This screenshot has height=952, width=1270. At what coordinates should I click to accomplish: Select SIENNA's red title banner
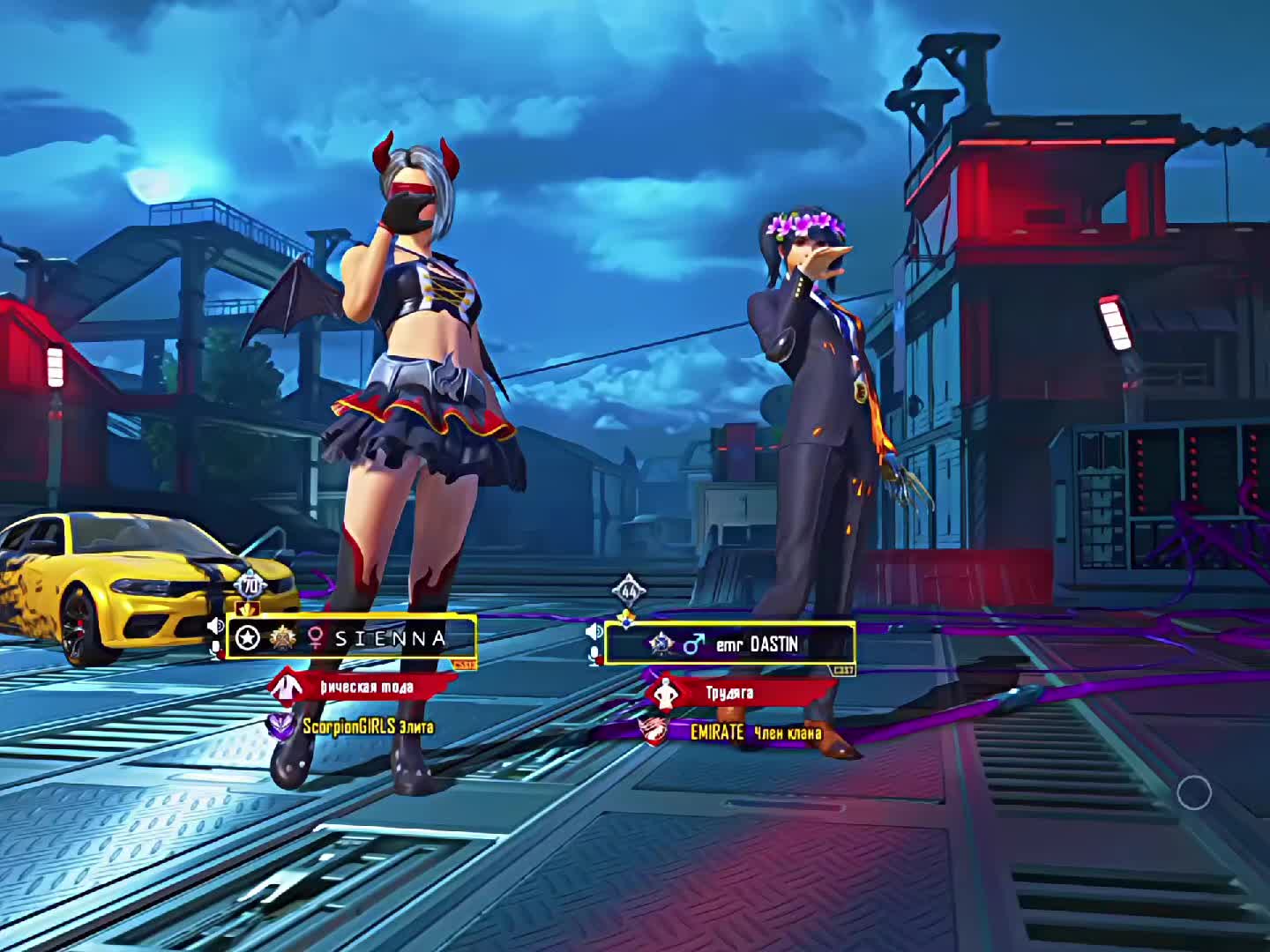click(x=364, y=687)
